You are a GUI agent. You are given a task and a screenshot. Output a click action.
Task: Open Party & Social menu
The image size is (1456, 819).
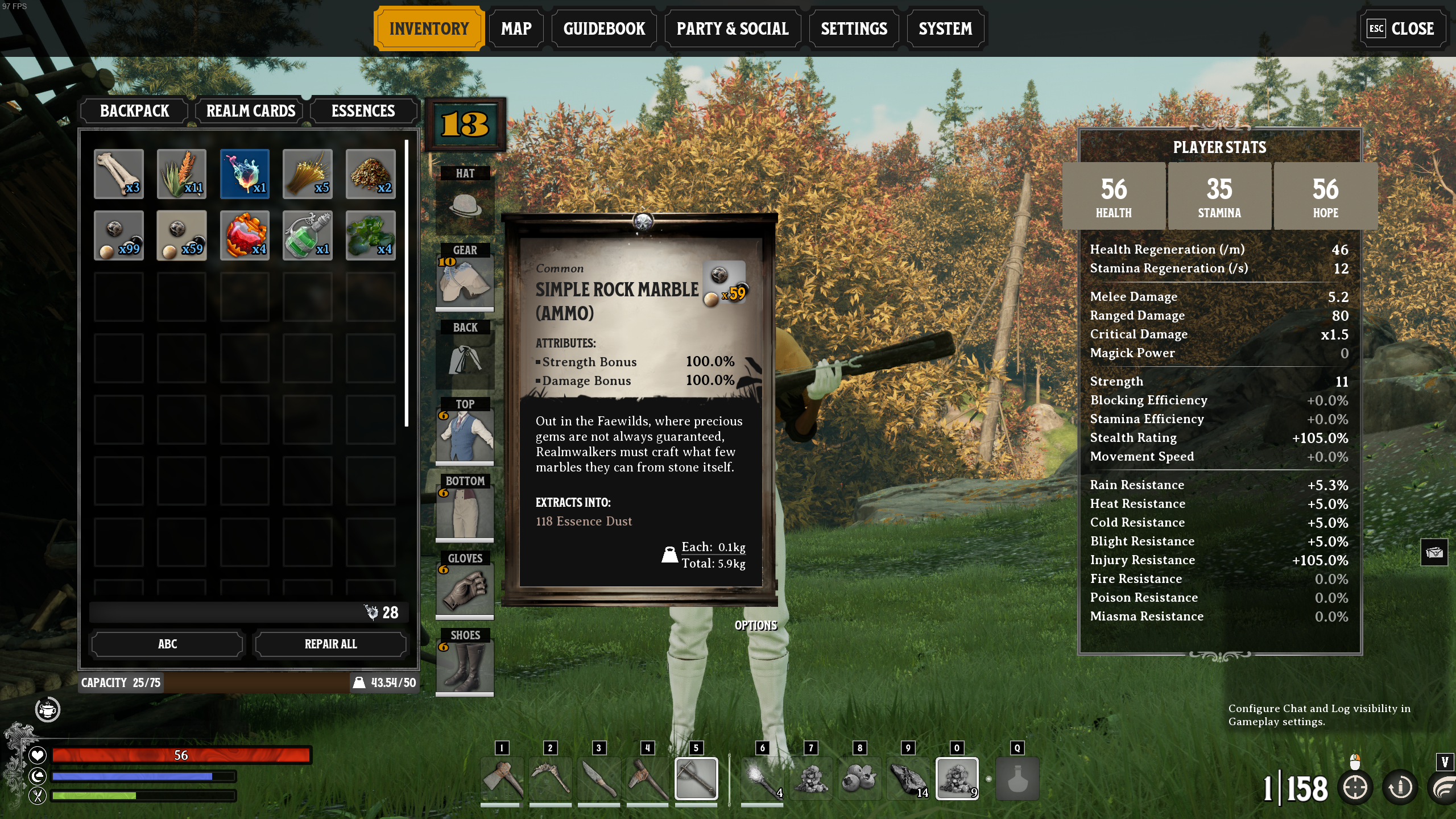click(x=733, y=28)
